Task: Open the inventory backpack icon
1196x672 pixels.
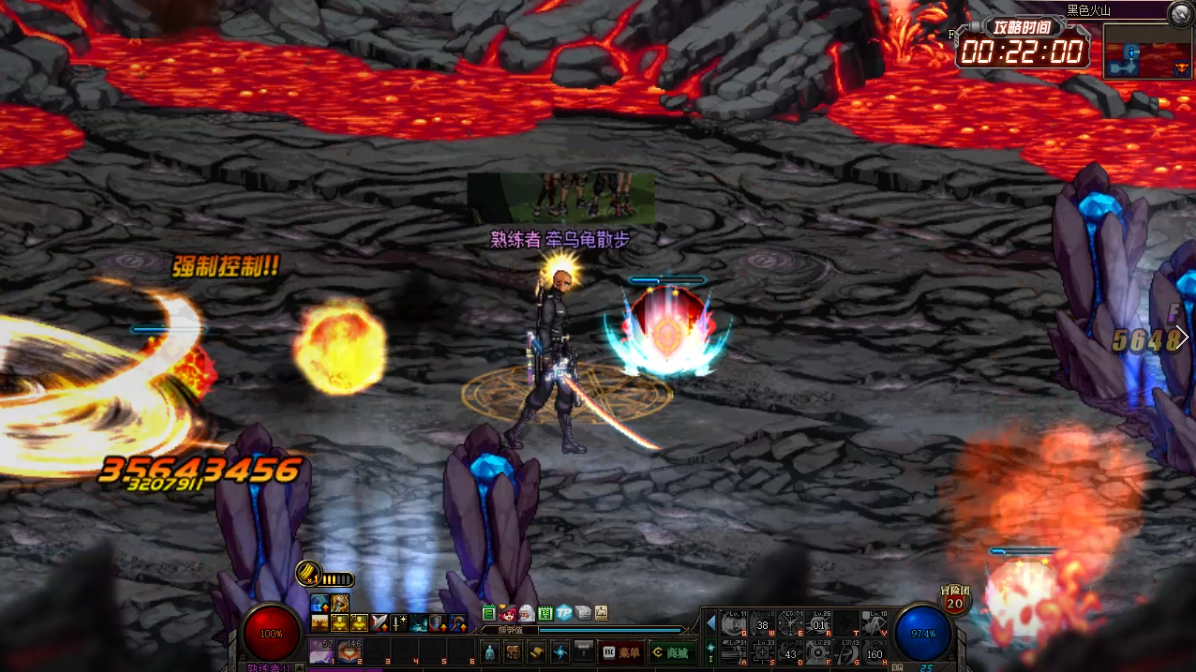Action: [513, 653]
